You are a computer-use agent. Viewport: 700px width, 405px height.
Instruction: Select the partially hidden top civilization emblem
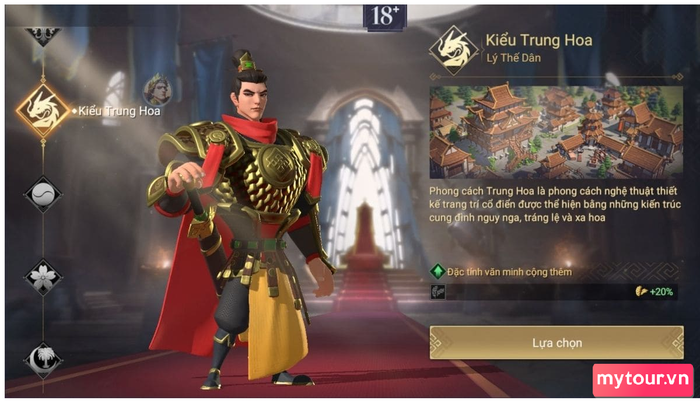click(x=44, y=33)
